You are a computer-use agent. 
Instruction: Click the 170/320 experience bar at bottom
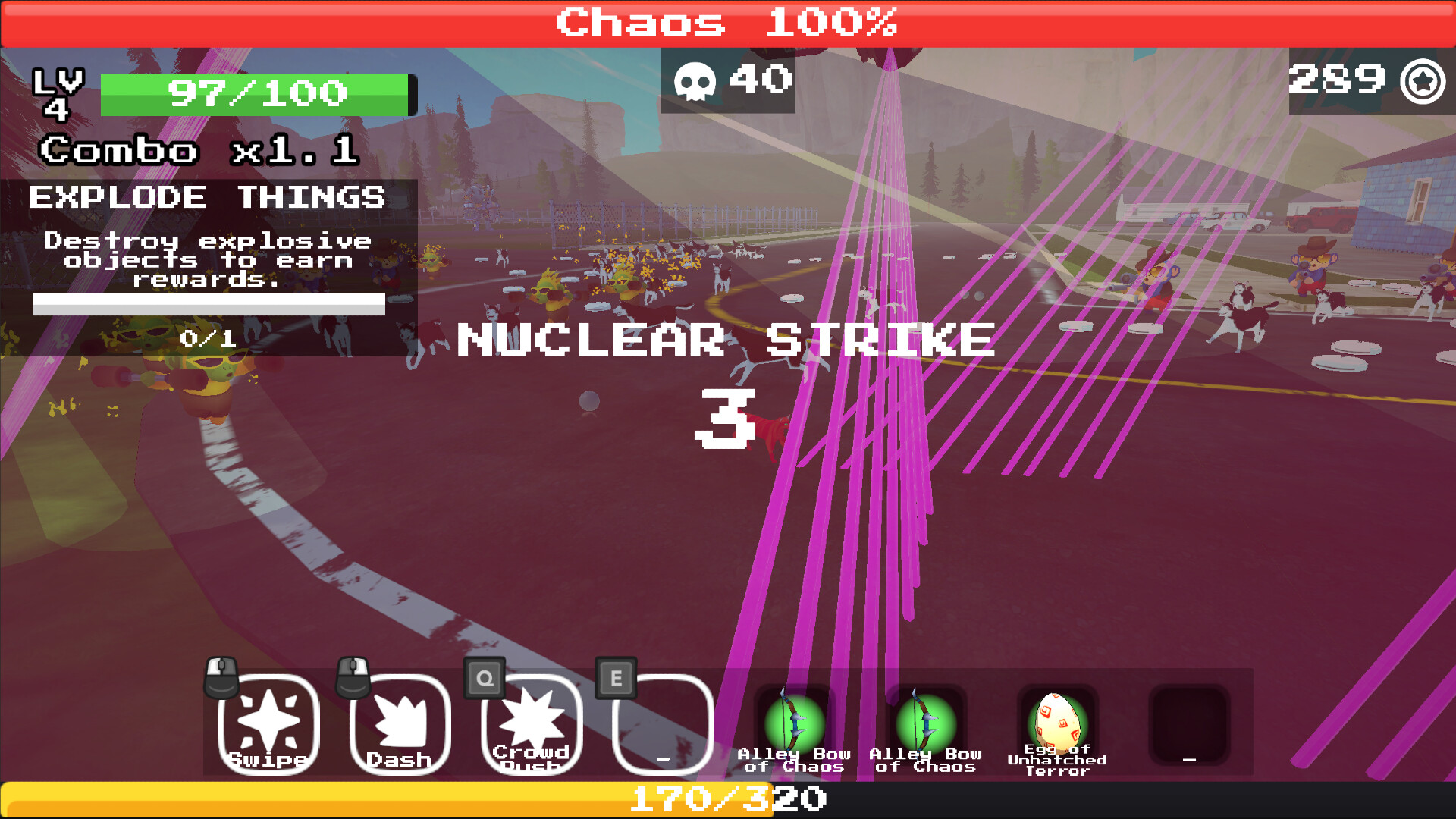point(726,797)
